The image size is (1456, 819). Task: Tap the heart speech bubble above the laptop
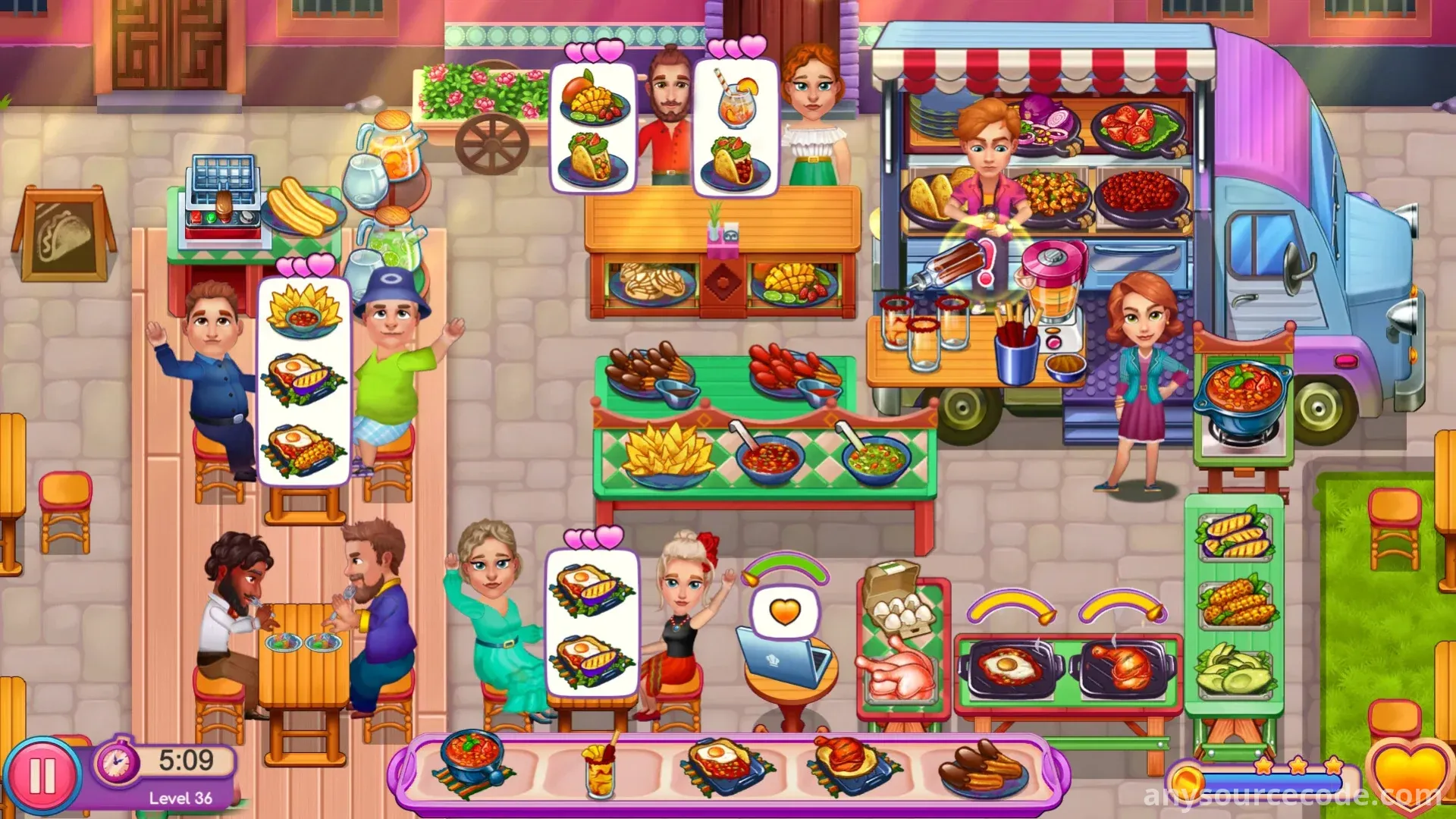786,612
